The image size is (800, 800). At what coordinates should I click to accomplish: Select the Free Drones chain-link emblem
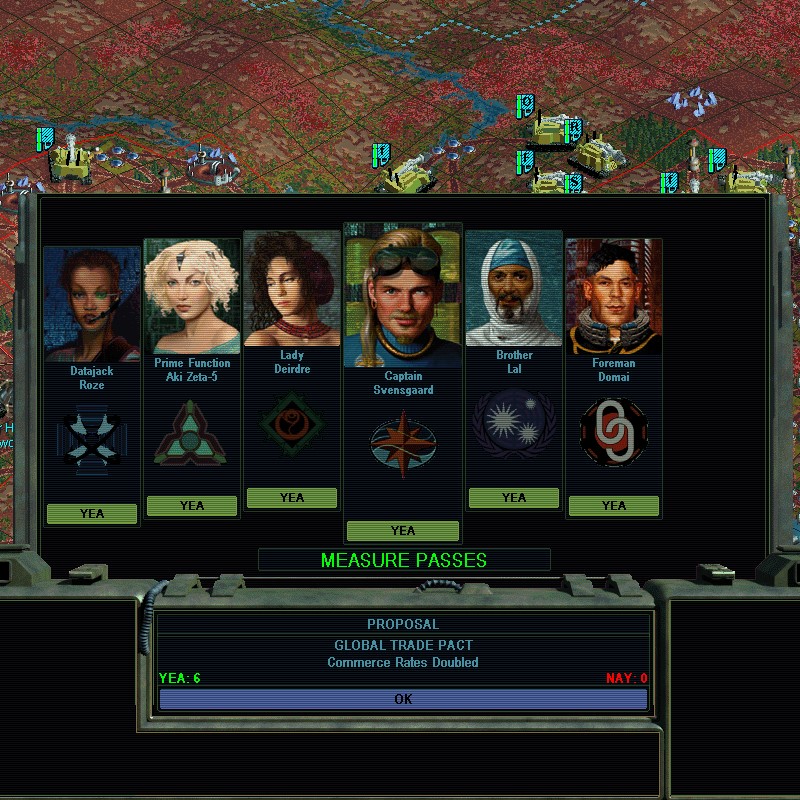(614, 432)
